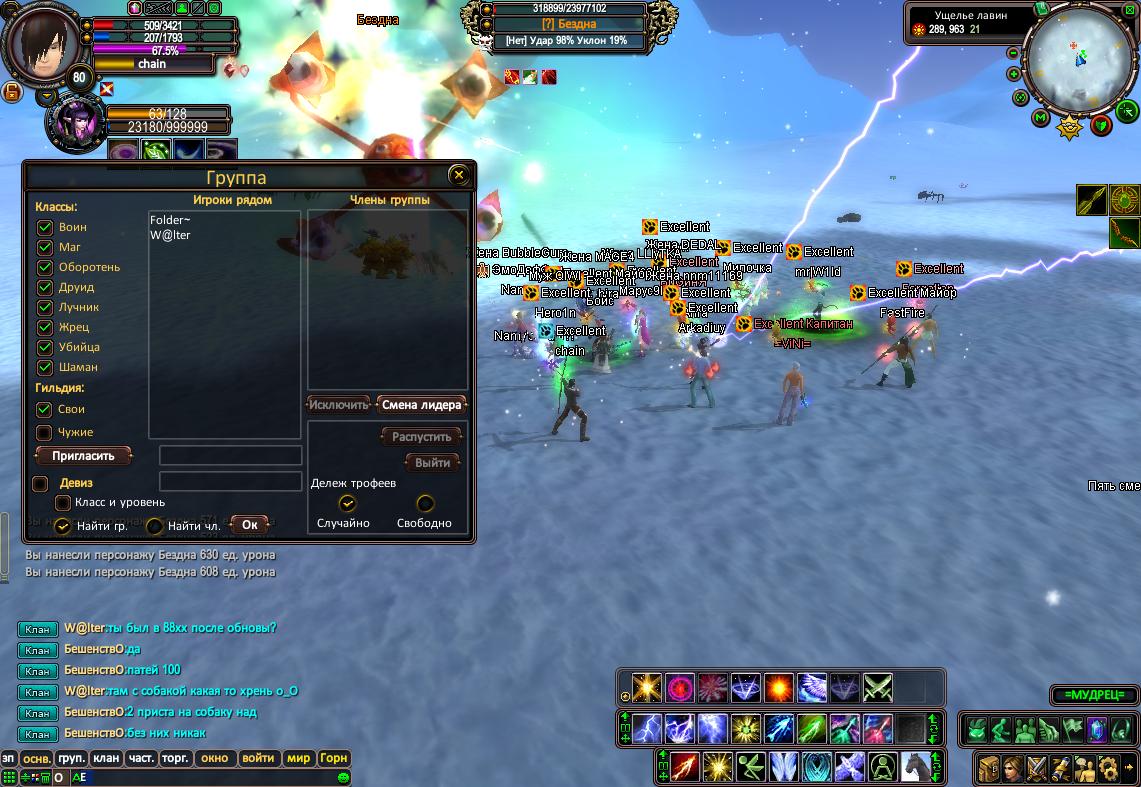Select the Найти чл. option
Image resolution: width=1141 pixels, height=787 pixels.
(x=156, y=526)
